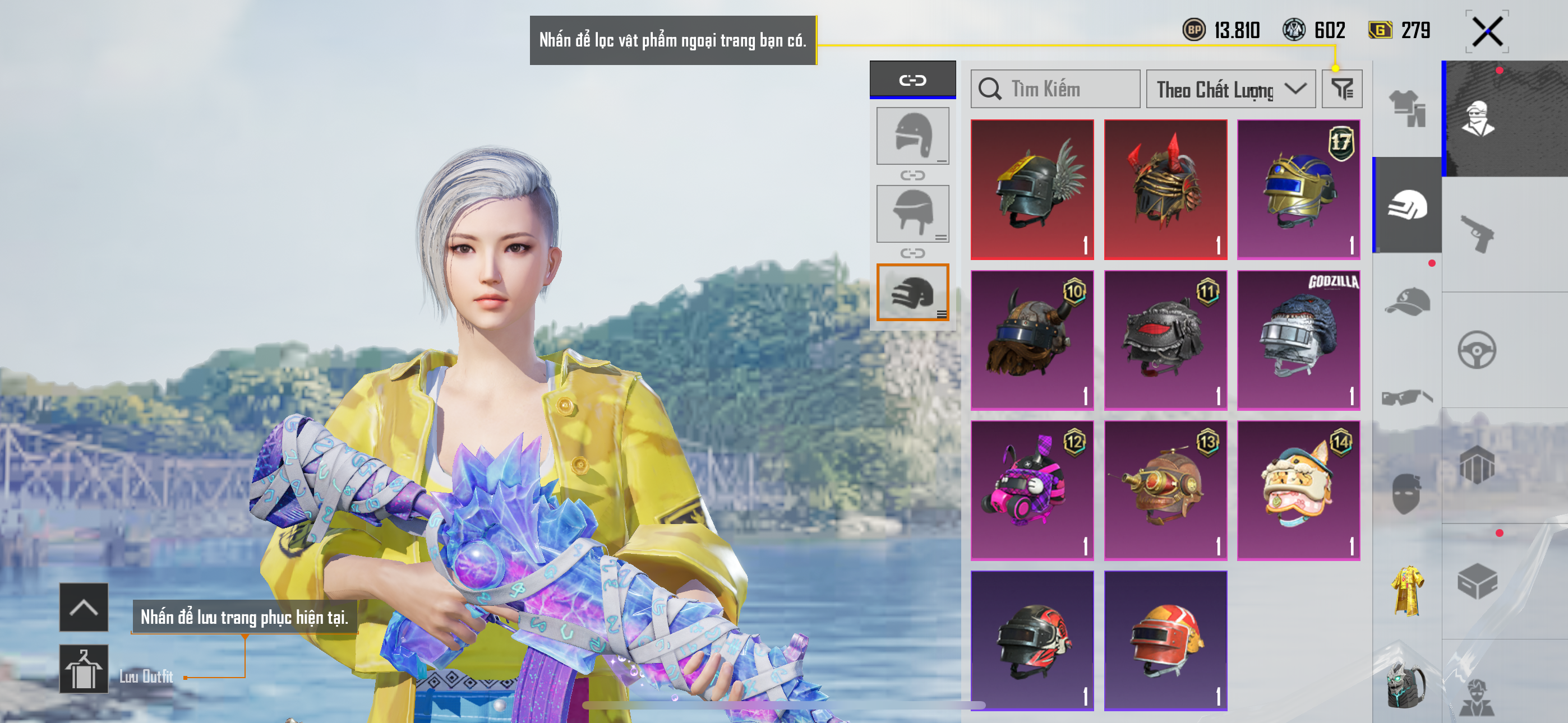
Task: Close the inventory screen with the X
Action: [1487, 31]
